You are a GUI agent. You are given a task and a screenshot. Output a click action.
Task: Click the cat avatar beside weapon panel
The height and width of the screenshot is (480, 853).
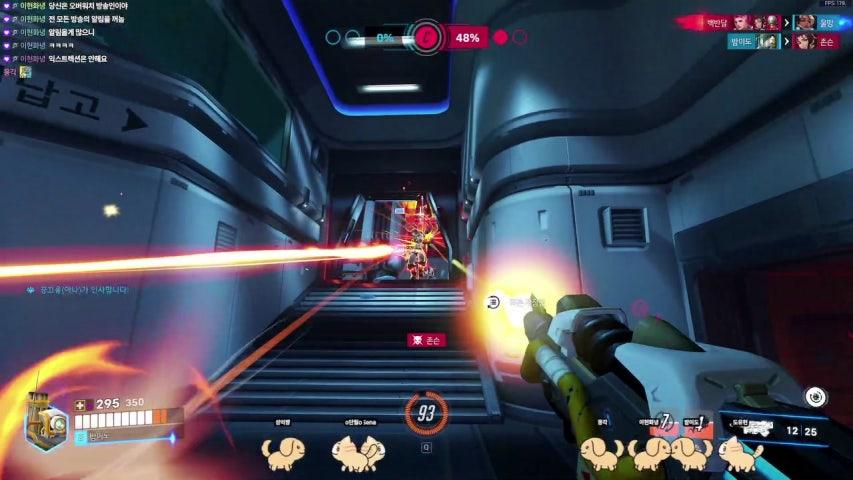pyautogui.click(x=743, y=455)
